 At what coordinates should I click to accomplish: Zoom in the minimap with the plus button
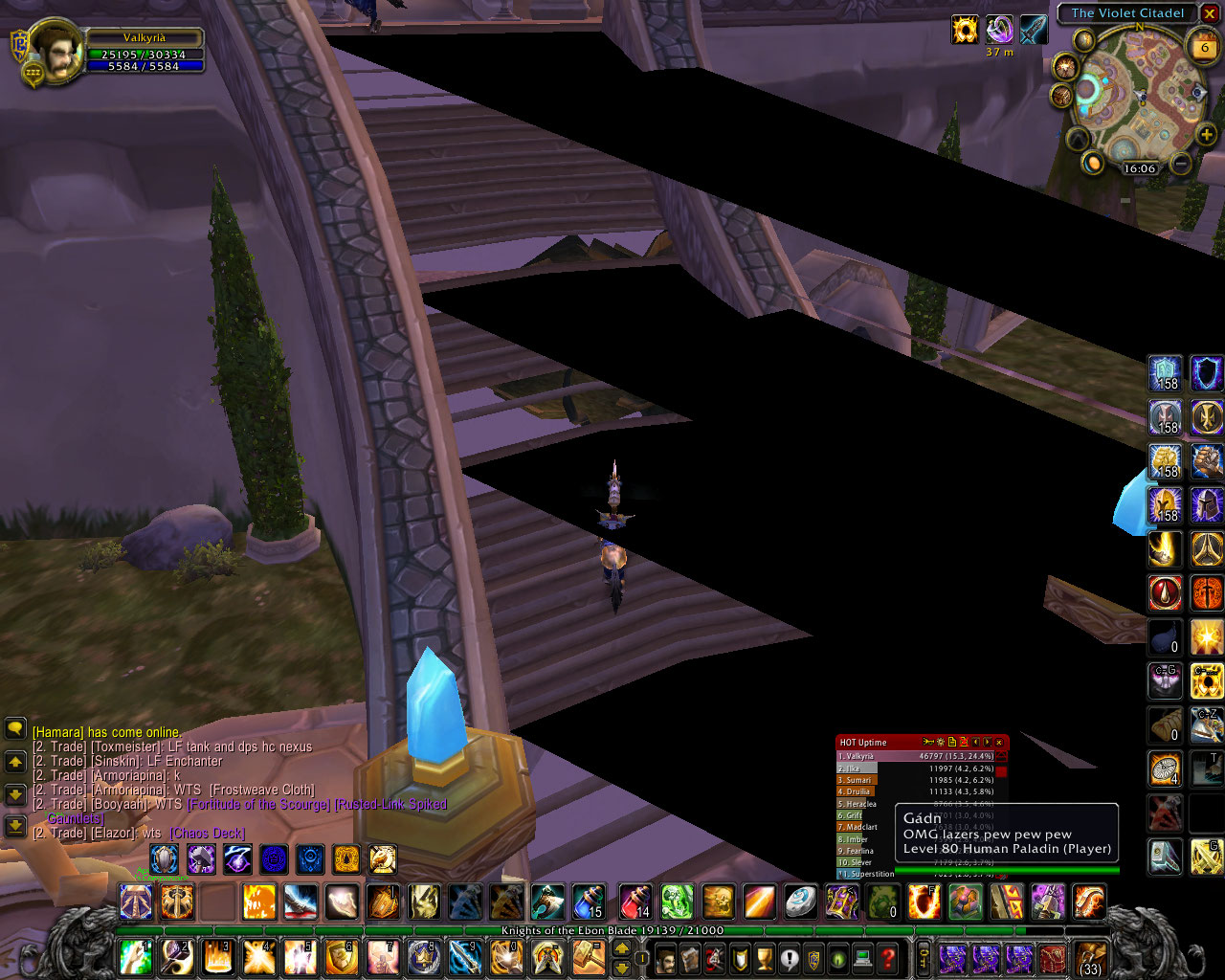click(1206, 135)
